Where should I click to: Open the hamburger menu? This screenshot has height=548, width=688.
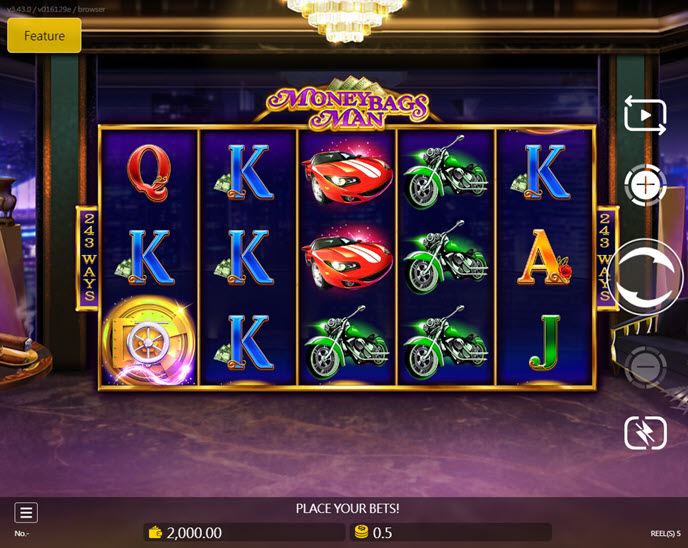coord(26,513)
